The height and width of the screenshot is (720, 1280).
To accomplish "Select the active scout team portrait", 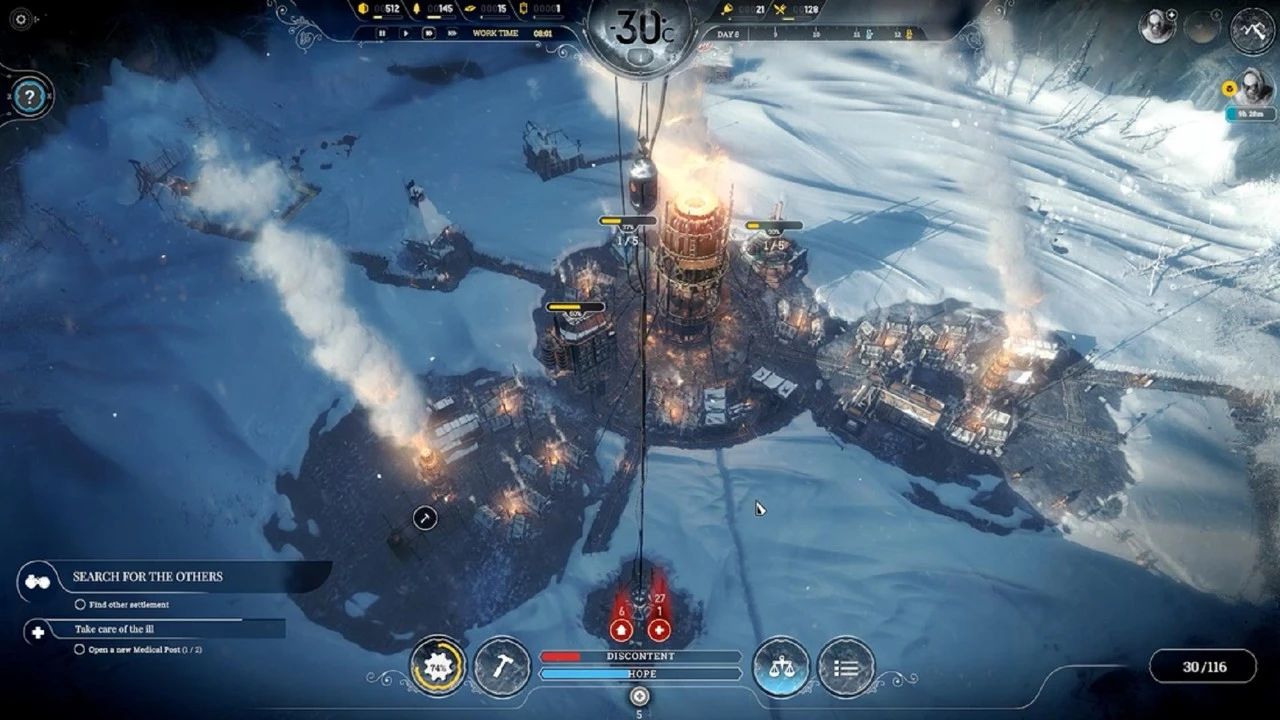I will coord(1158,27).
